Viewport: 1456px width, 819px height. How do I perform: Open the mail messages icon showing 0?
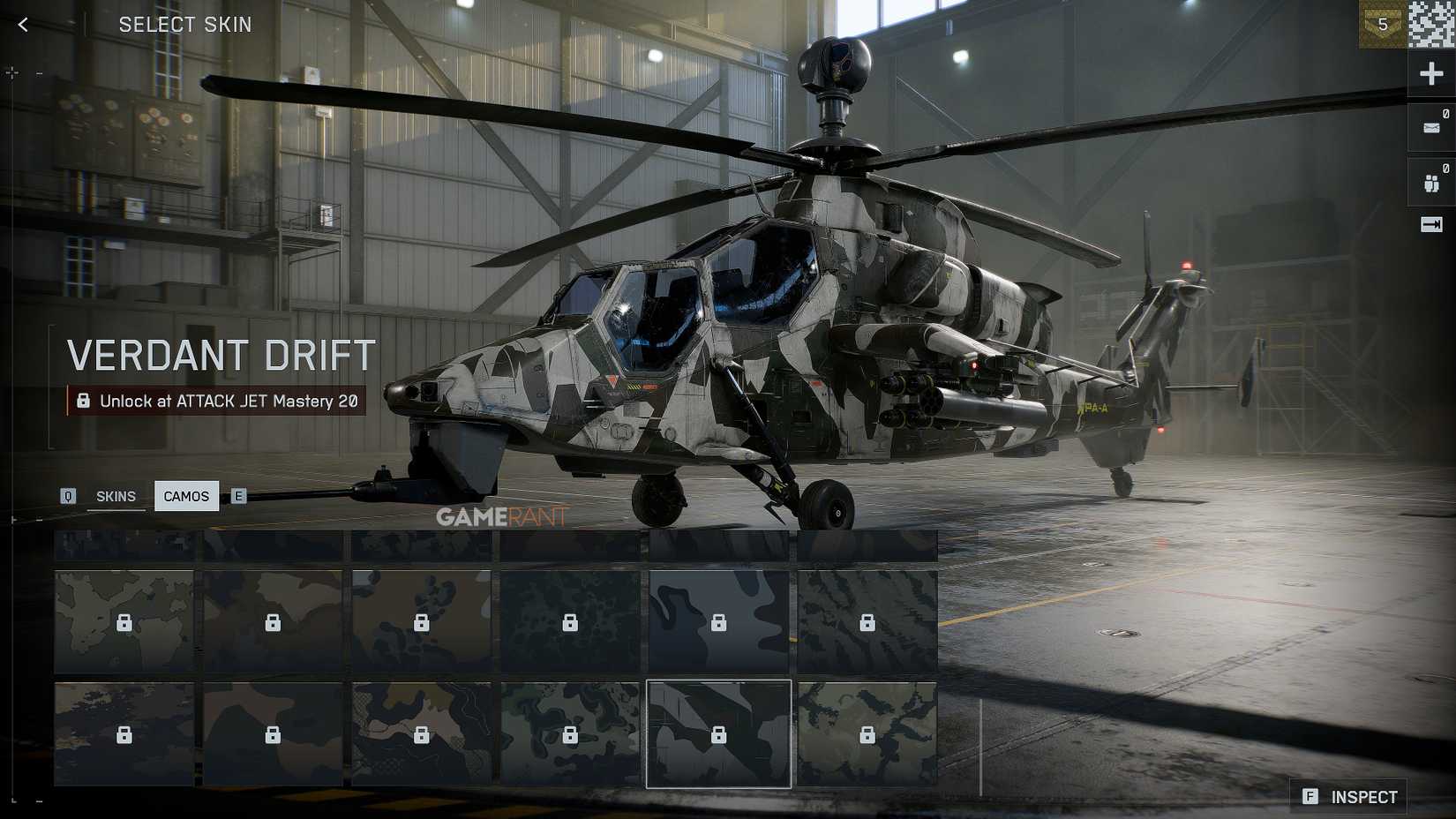[1430, 126]
